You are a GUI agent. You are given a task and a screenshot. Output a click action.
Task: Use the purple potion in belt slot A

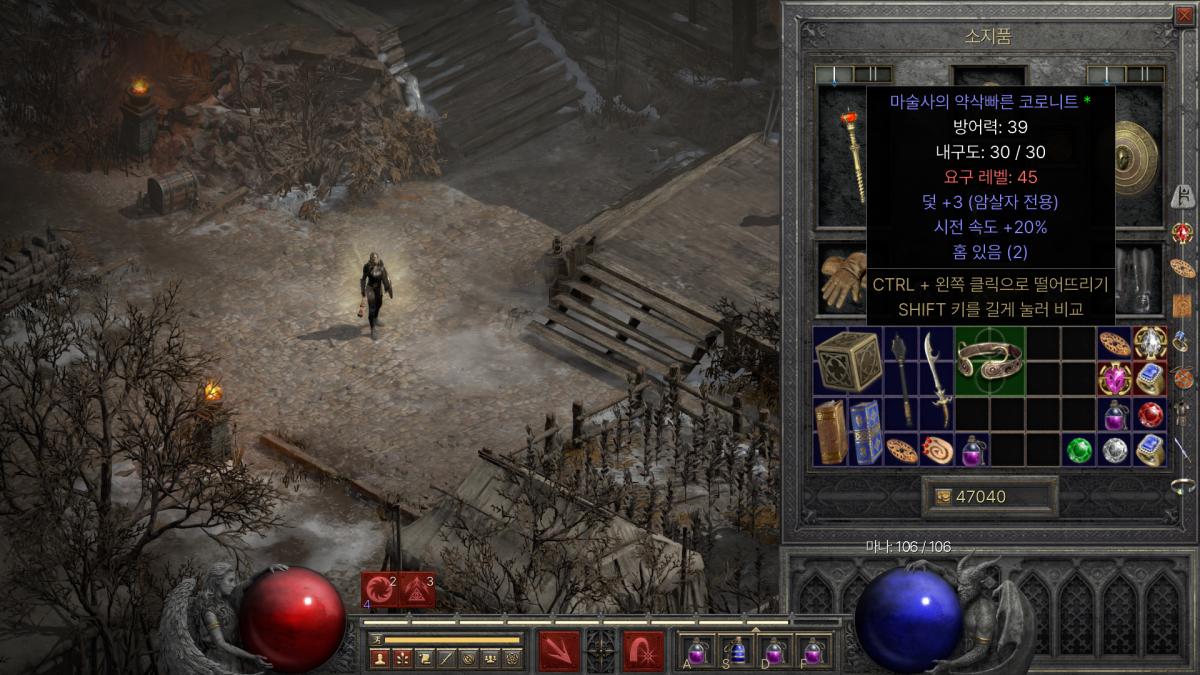697,651
